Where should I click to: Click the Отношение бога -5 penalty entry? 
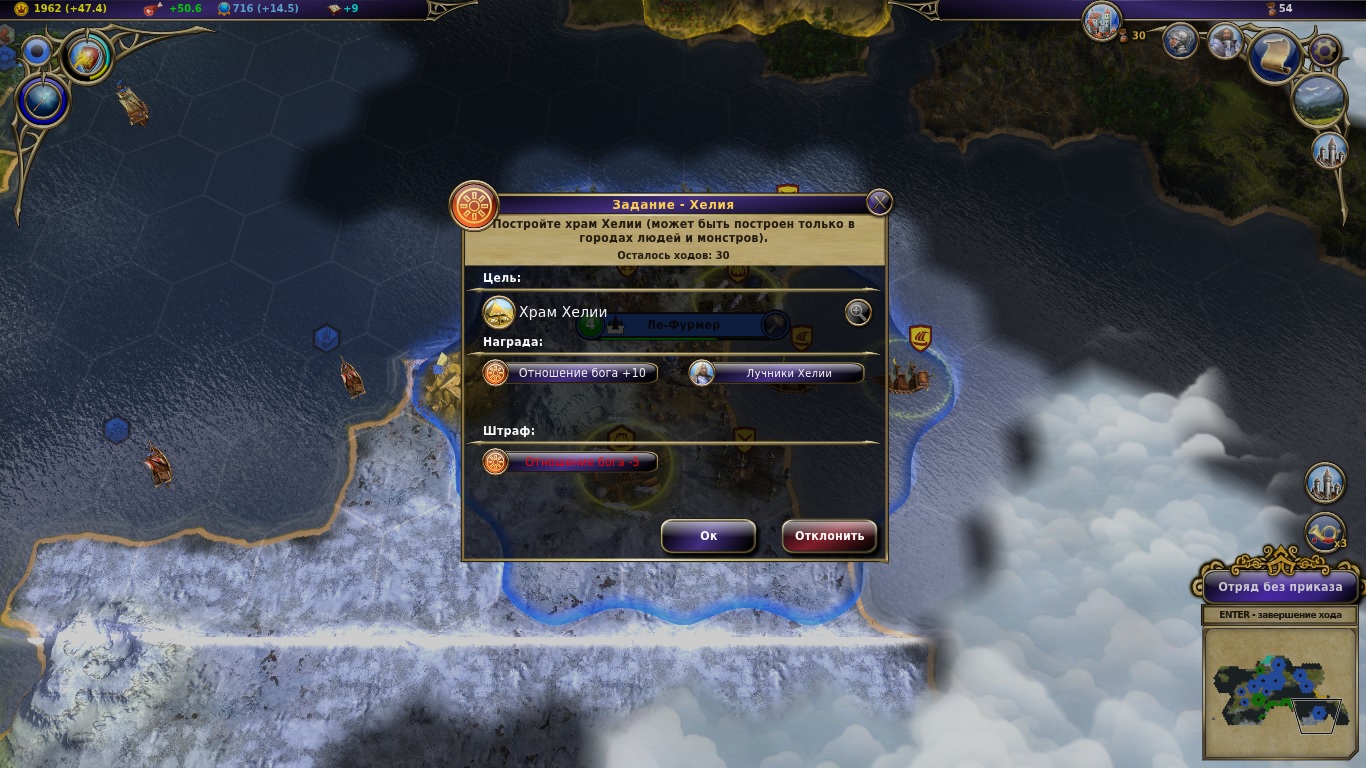click(x=571, y=462)
